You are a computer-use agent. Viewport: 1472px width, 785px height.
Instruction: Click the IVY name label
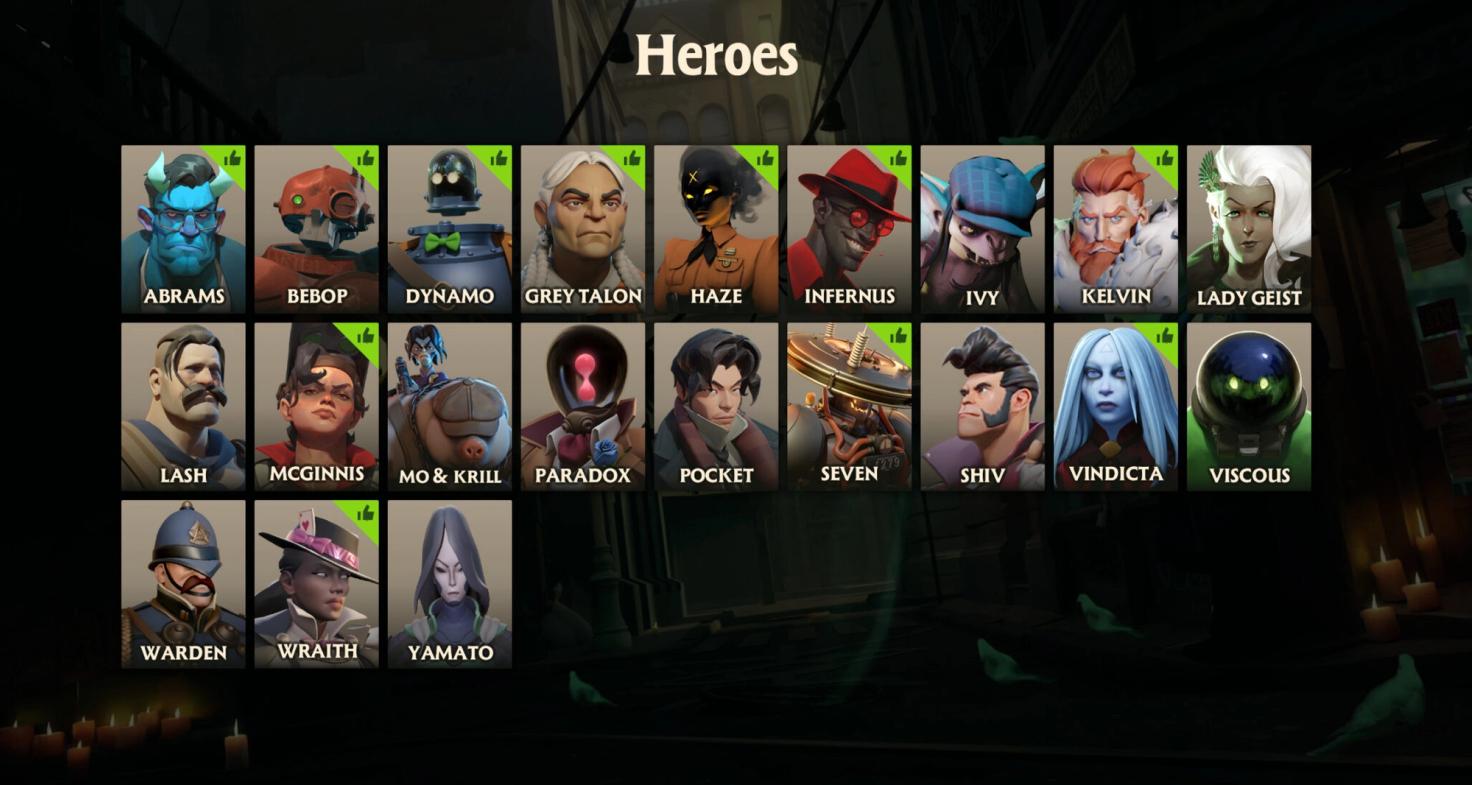(x=981, y=296)
